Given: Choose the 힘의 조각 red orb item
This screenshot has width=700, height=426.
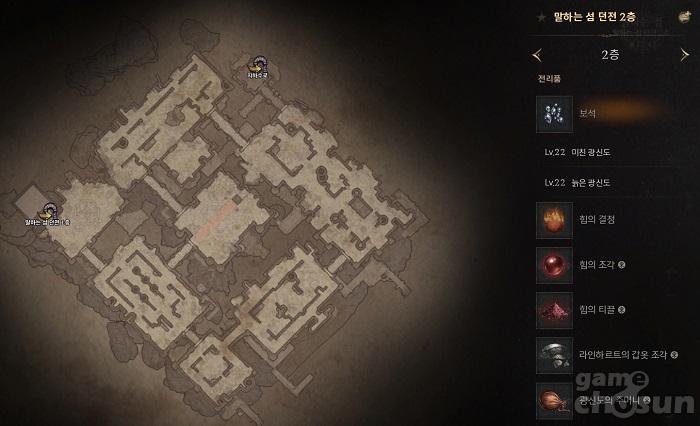Looking at the screenshot, I should click(554, 264).
